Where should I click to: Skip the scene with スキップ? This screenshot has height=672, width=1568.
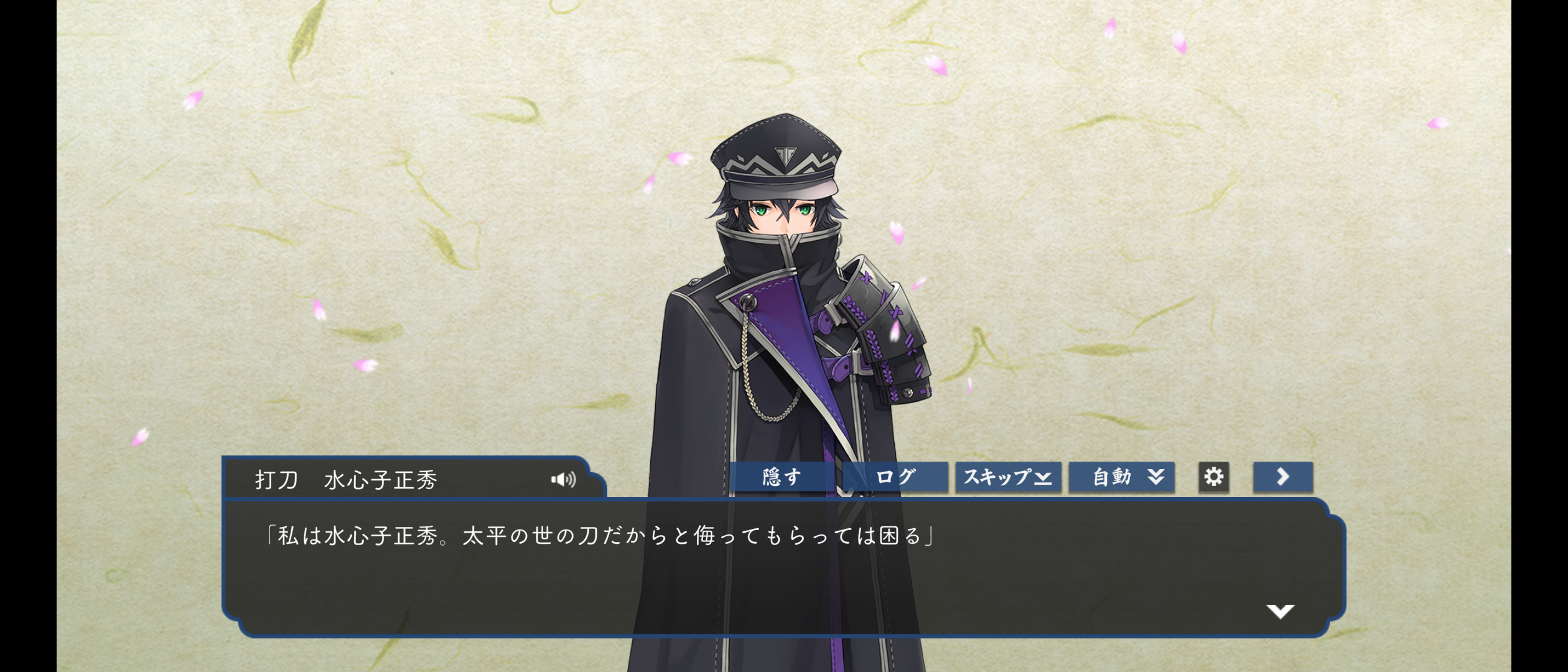[1008, 477]
